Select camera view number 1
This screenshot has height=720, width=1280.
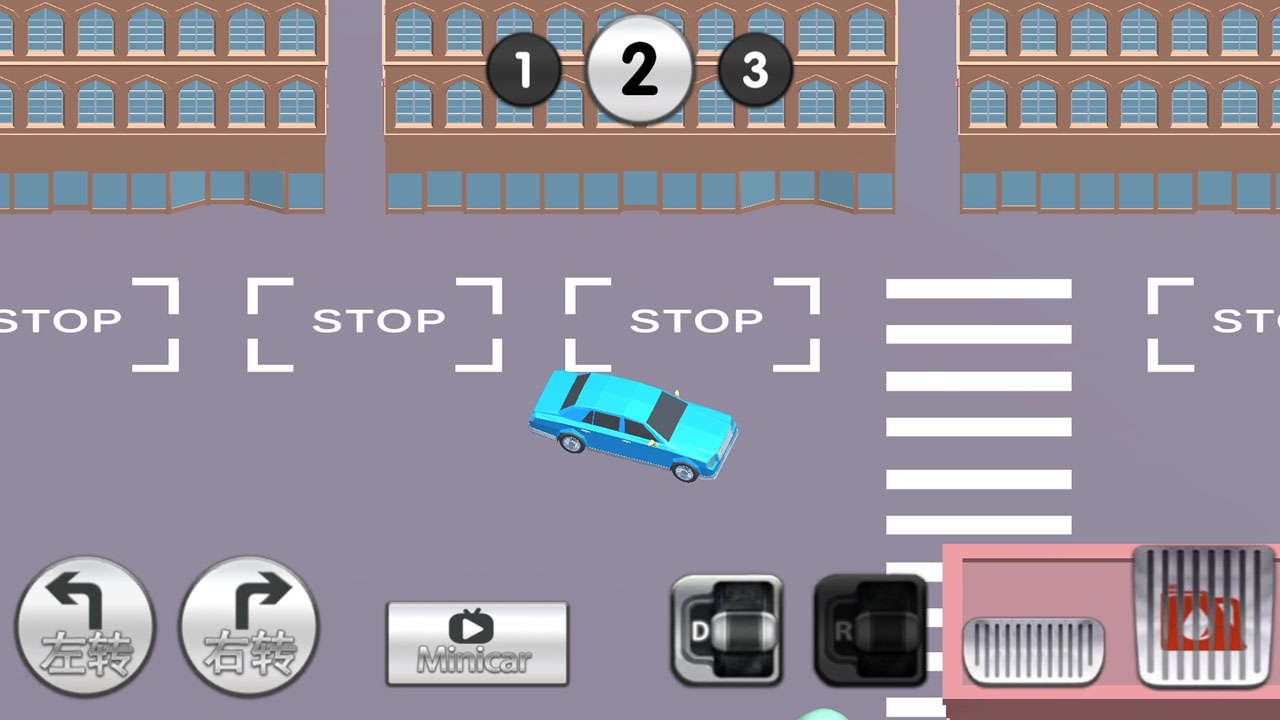[524, 70]
